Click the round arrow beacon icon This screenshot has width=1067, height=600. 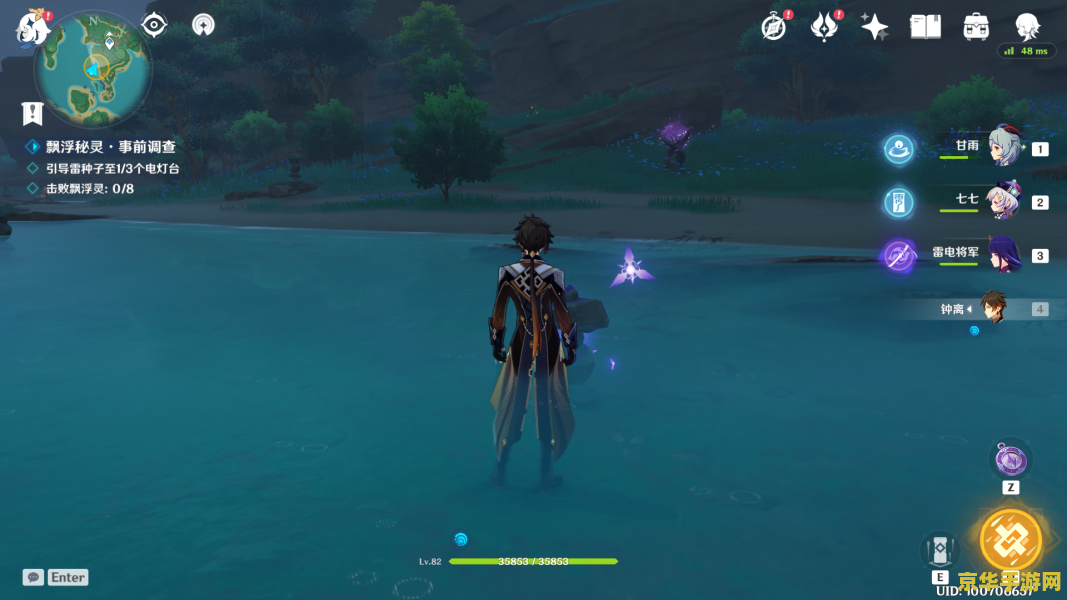pos(203,25)
